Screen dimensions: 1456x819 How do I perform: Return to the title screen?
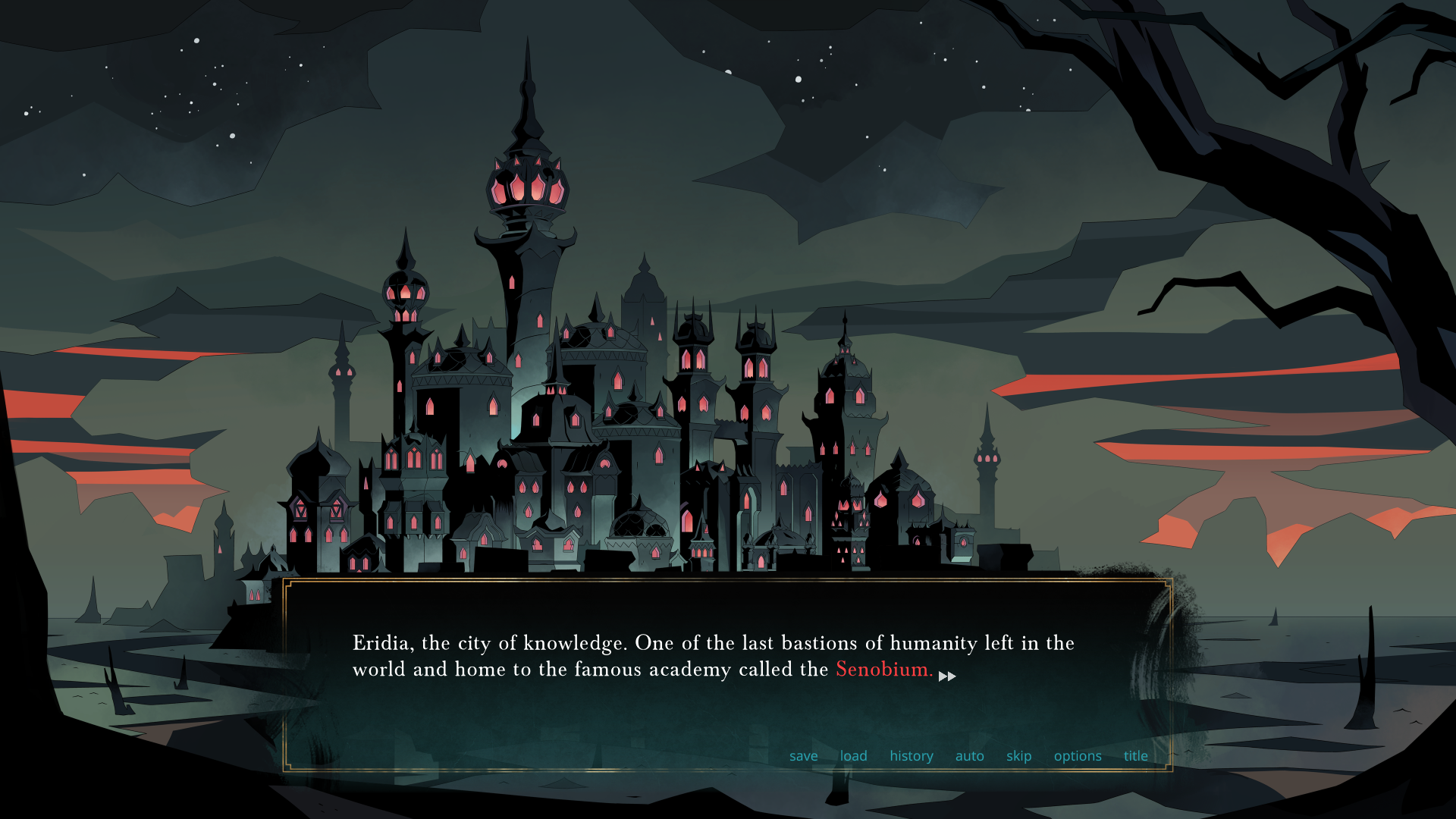tap(1135, 756)
